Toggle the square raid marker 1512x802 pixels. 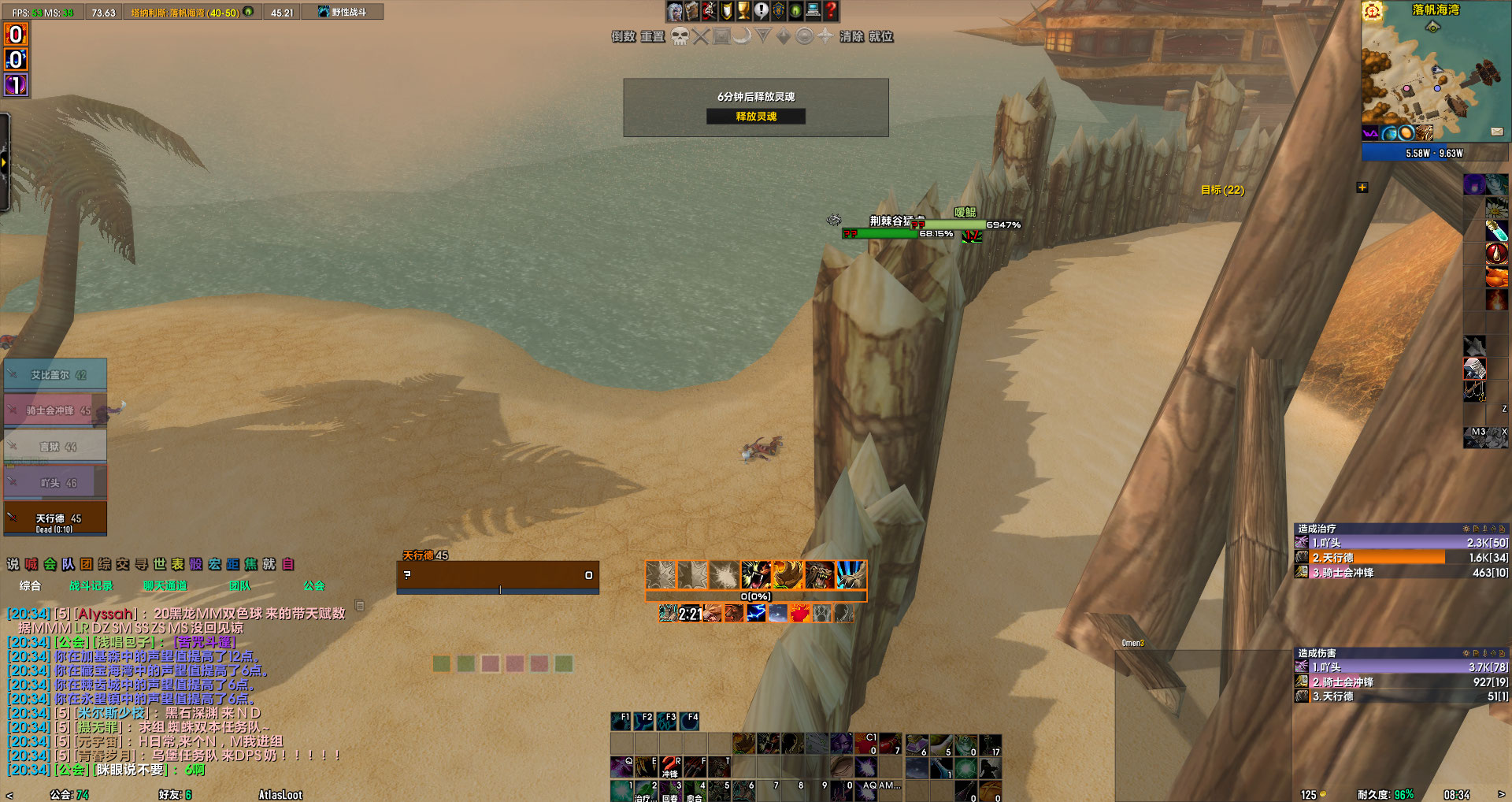pyautogui.click(x=721, y=35)
